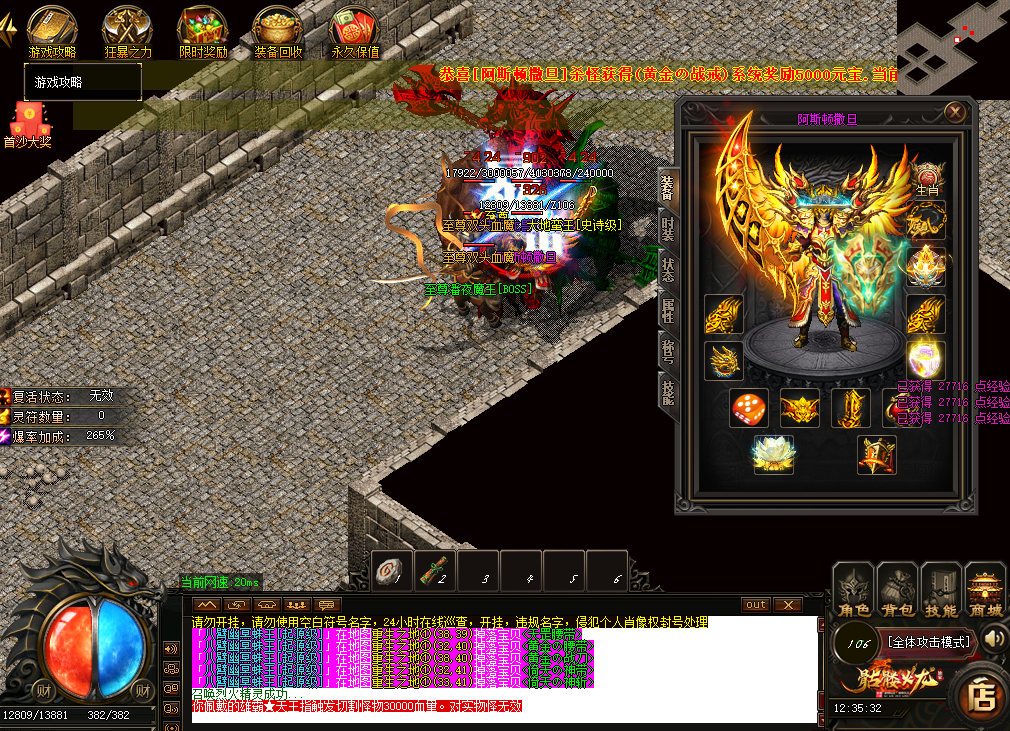
Task: Switch to the 状态 status tab
Action: pyautogui.click(x=668, y=268)
